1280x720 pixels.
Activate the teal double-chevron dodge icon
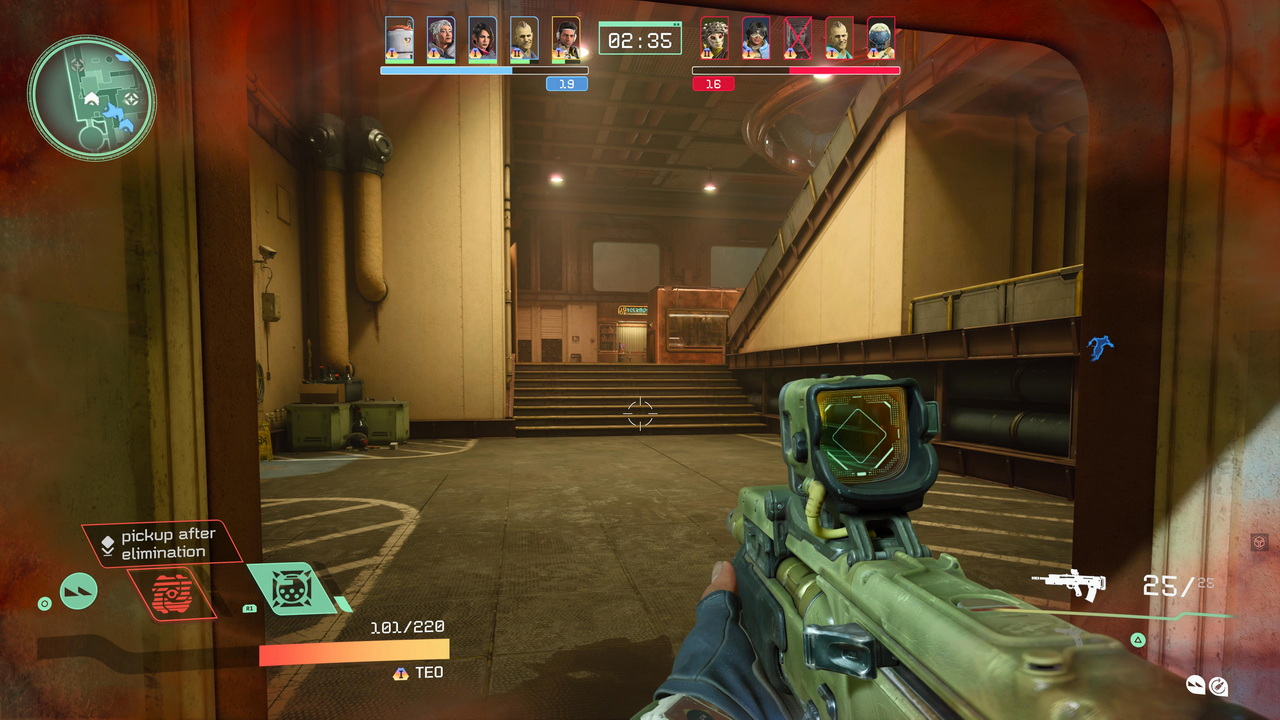[x=79, y=591]
